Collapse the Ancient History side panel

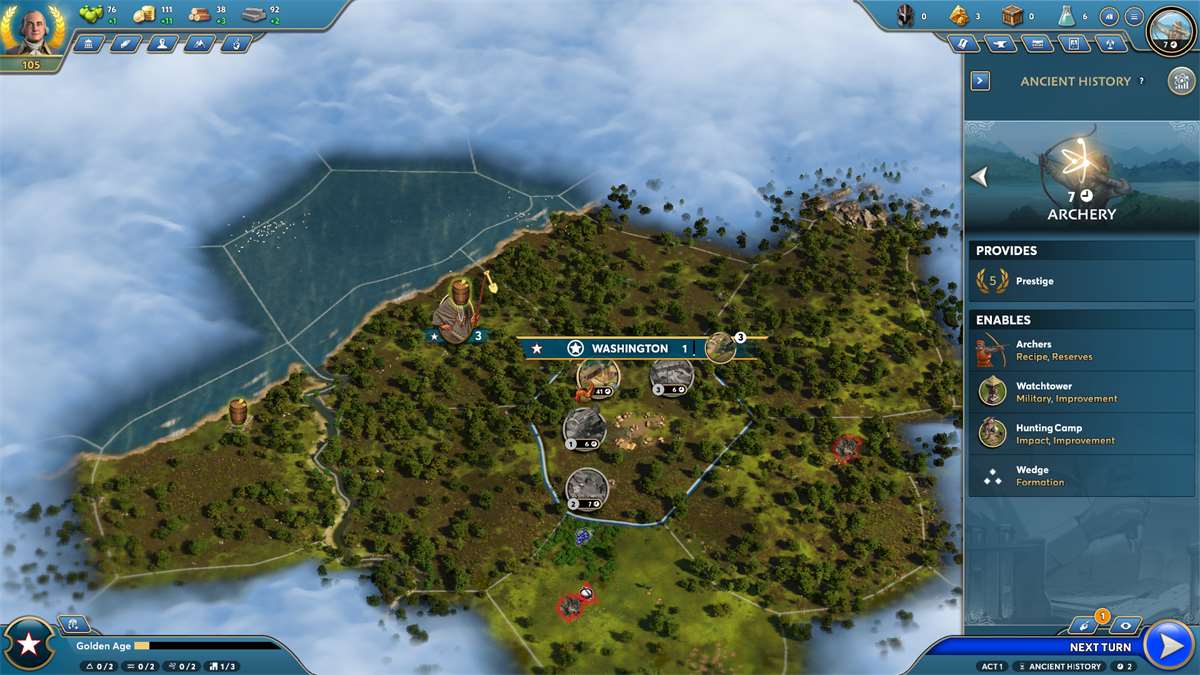pyautogui.click(x=980, y=81)
